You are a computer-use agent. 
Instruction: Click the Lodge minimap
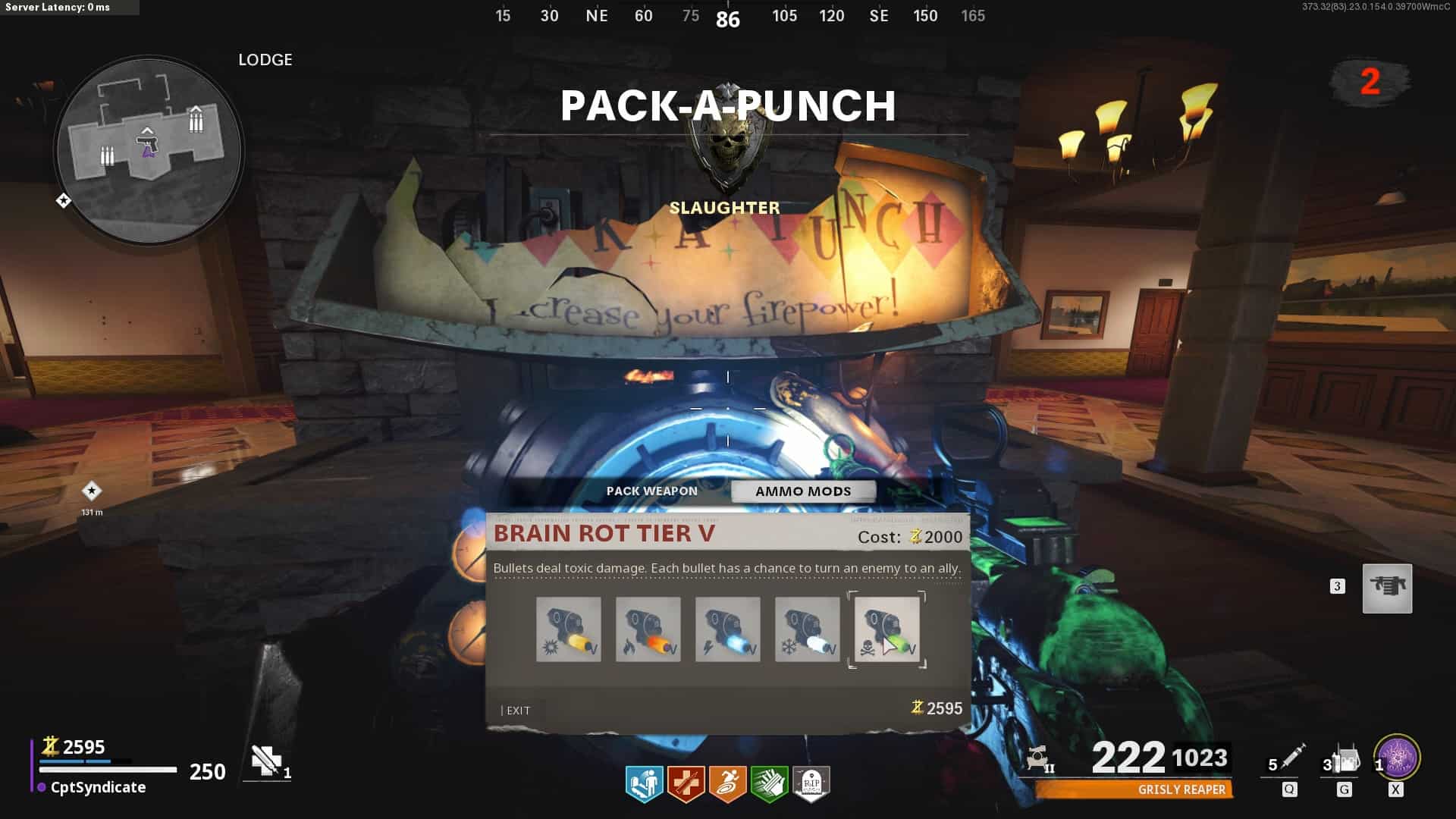149,150
